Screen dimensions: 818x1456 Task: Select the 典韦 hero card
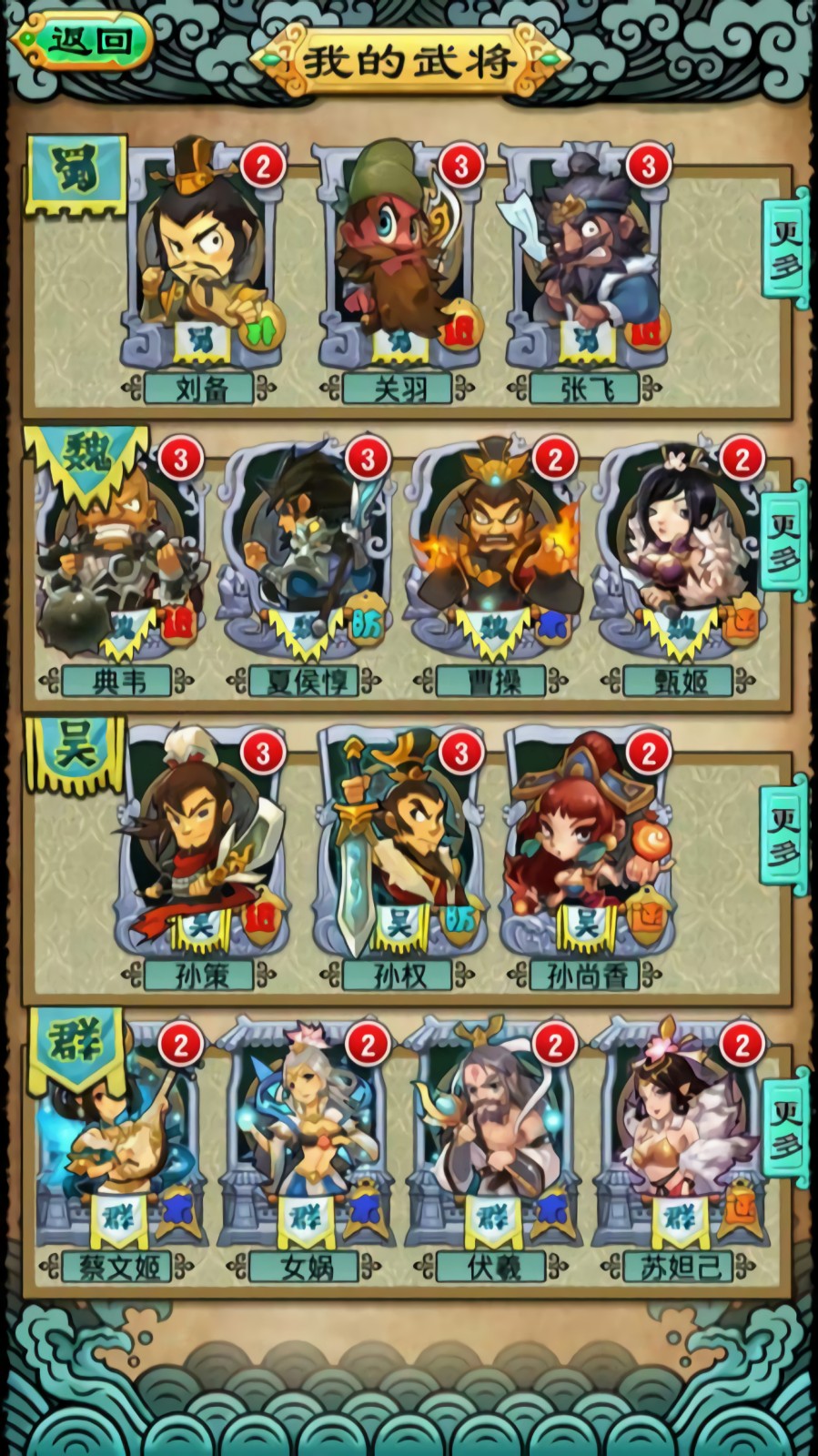[x=118, y=560]
